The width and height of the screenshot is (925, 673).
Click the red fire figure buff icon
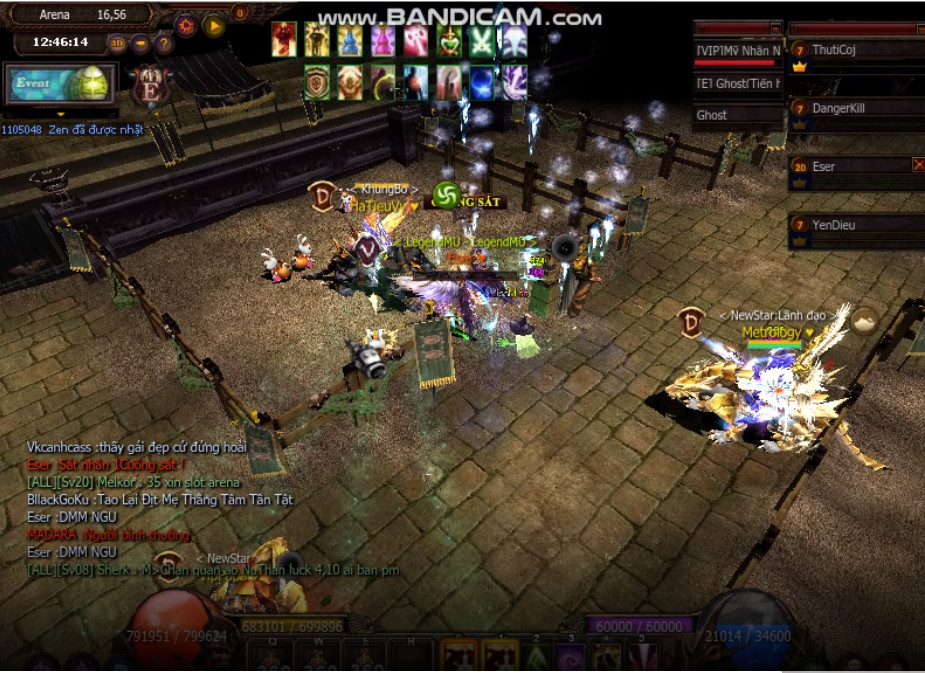pos(284,40)
